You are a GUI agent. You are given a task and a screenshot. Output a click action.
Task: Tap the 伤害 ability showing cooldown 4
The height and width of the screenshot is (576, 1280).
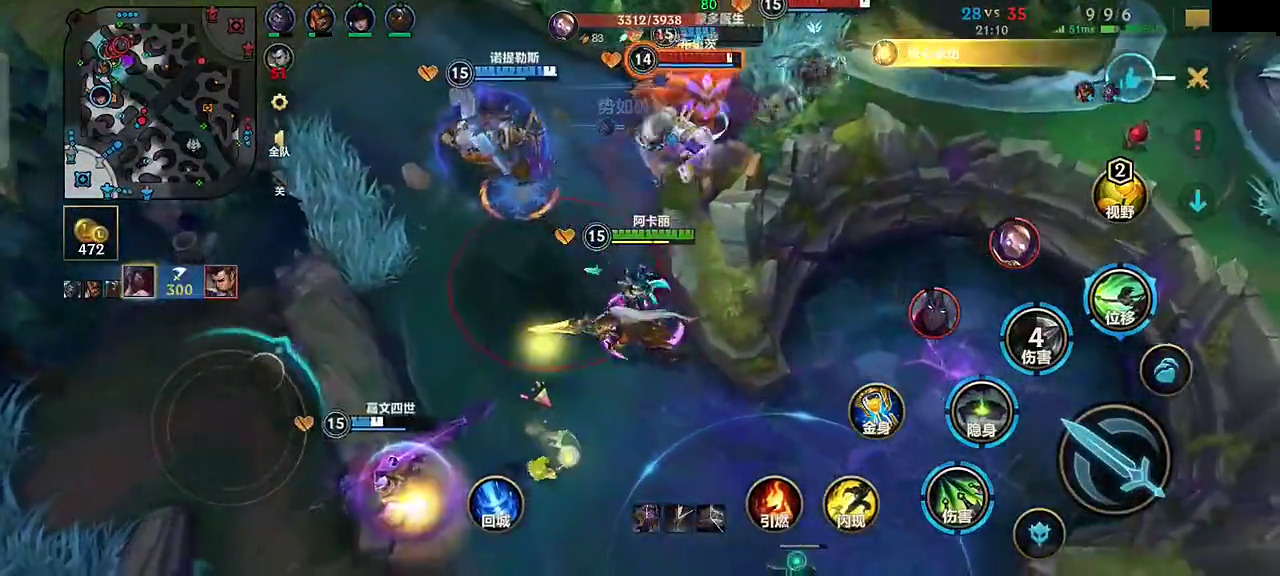coord(1036,340)
